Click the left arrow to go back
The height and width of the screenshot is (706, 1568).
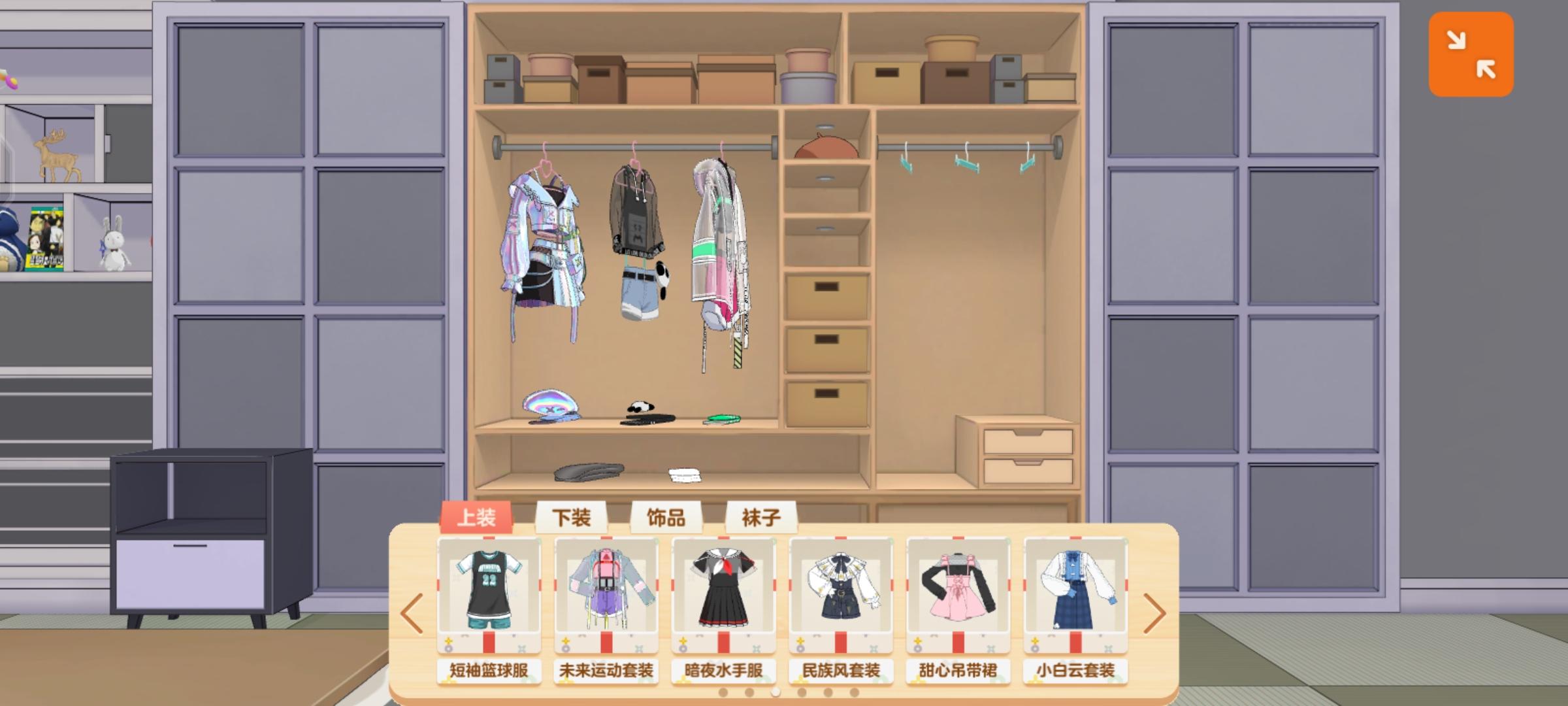coord(412,613)
